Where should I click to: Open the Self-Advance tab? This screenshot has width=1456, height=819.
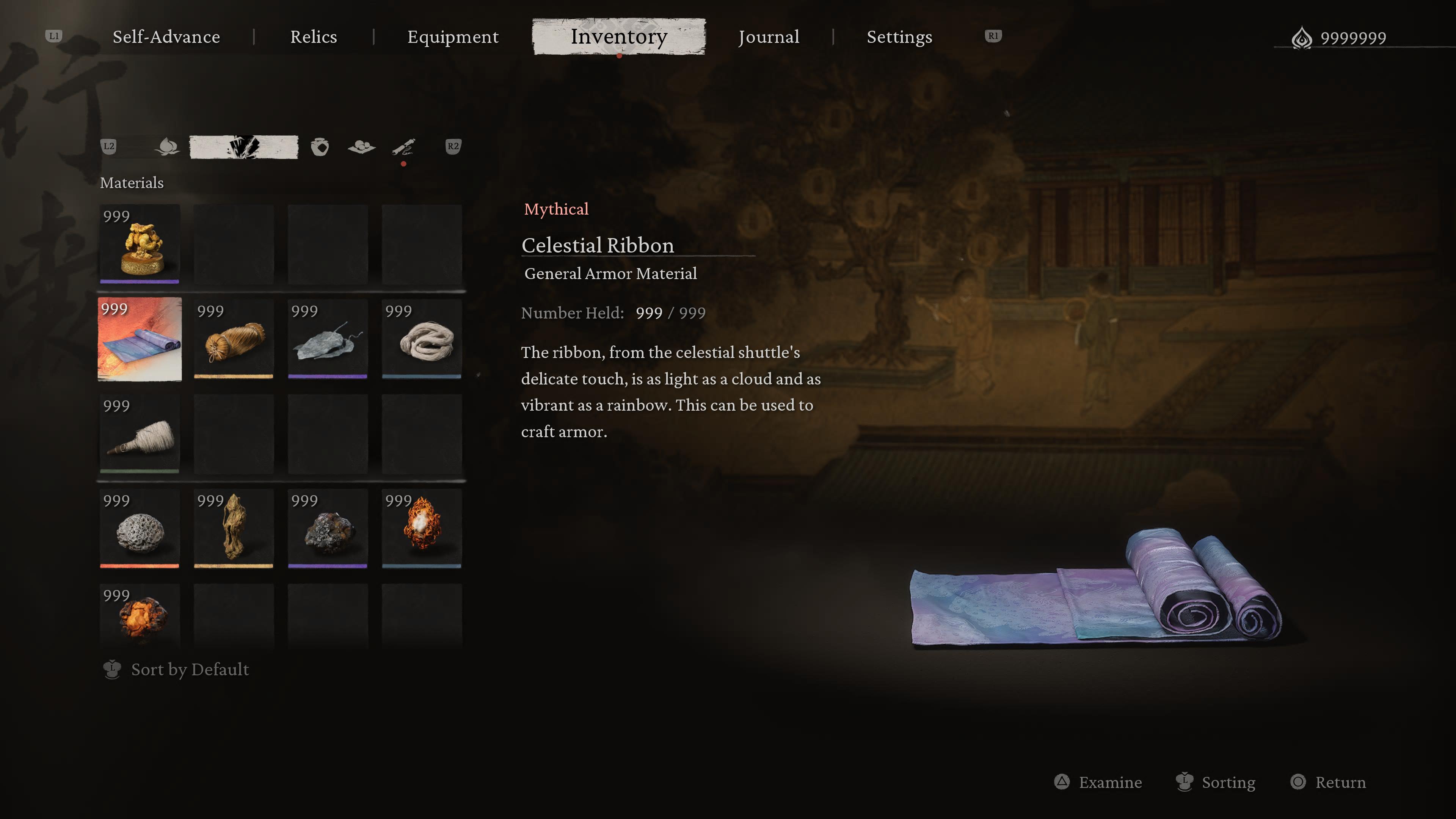point(166,37)
